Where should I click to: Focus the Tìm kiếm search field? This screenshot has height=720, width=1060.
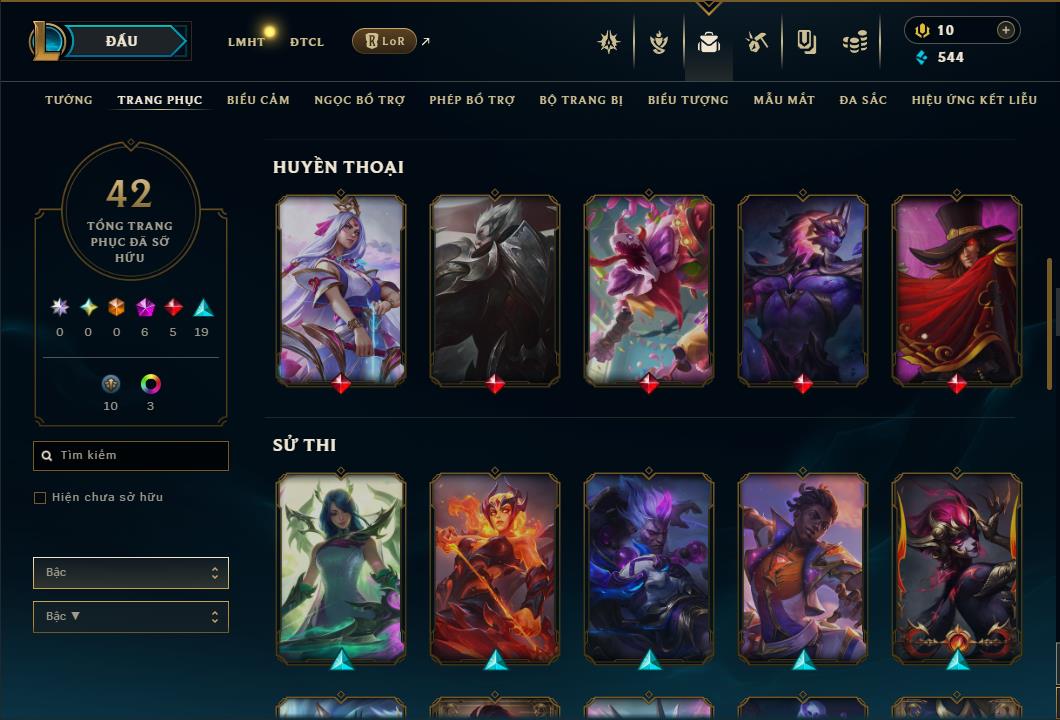[131, 456]
